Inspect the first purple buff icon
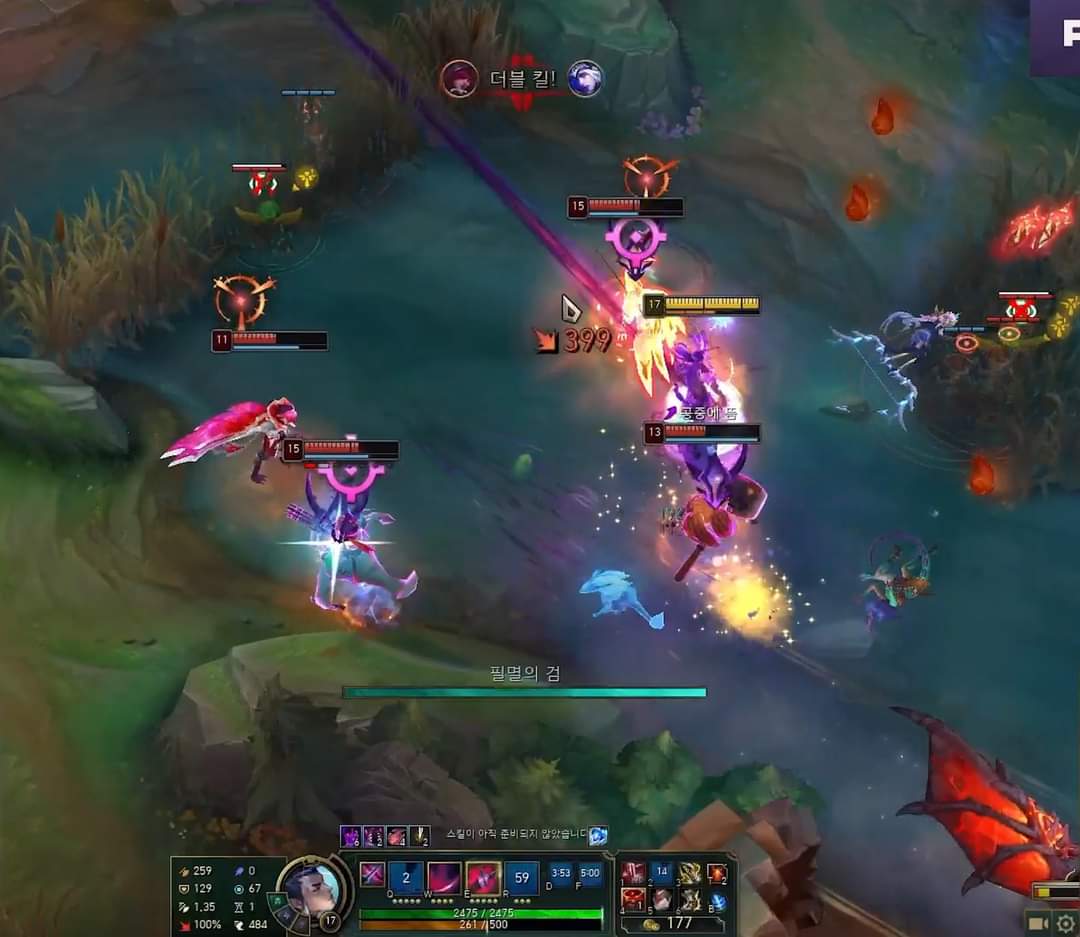 click(x=350, y=836)
